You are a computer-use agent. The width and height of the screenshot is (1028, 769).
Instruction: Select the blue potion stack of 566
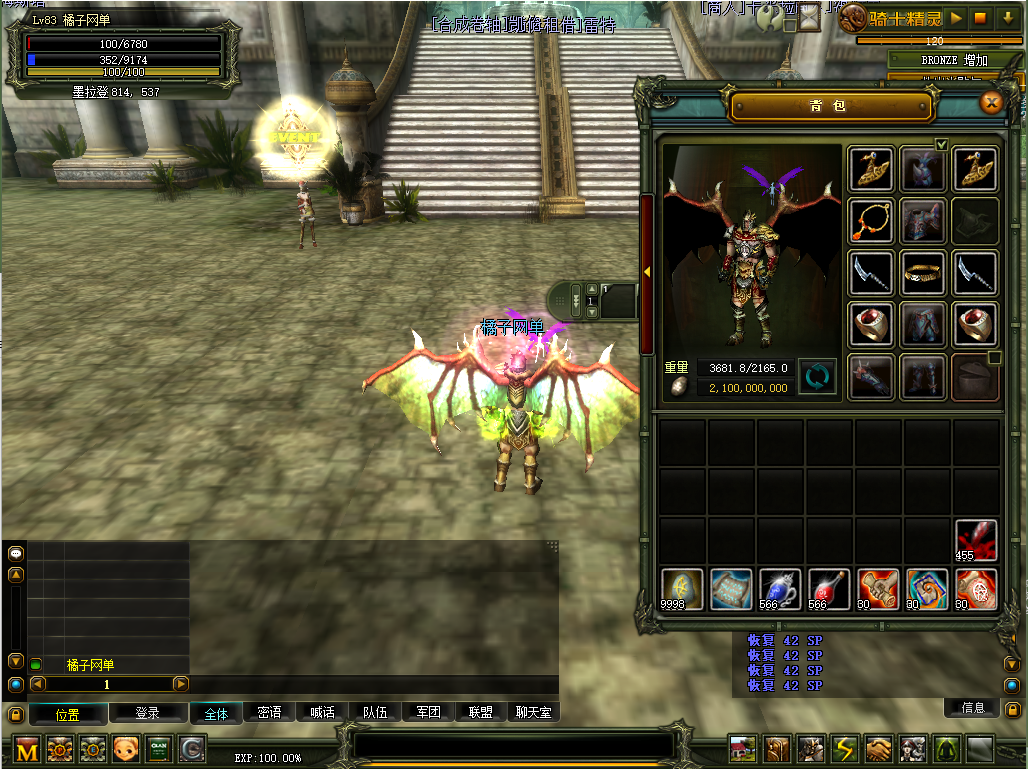point(780,589)
